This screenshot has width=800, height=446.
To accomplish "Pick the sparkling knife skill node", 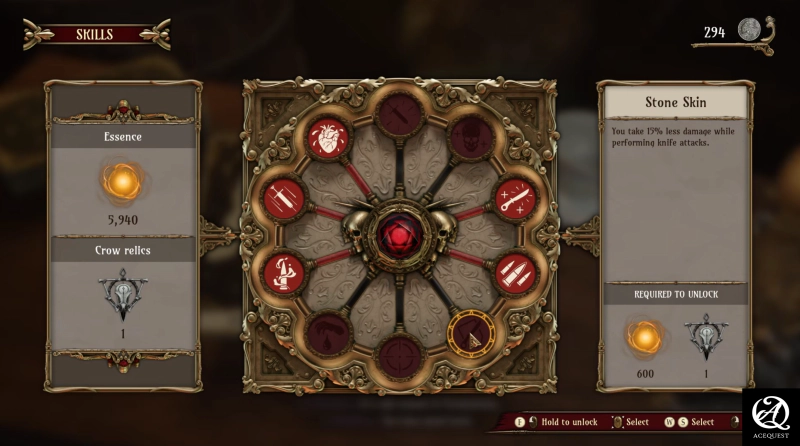I will (516, 197).
